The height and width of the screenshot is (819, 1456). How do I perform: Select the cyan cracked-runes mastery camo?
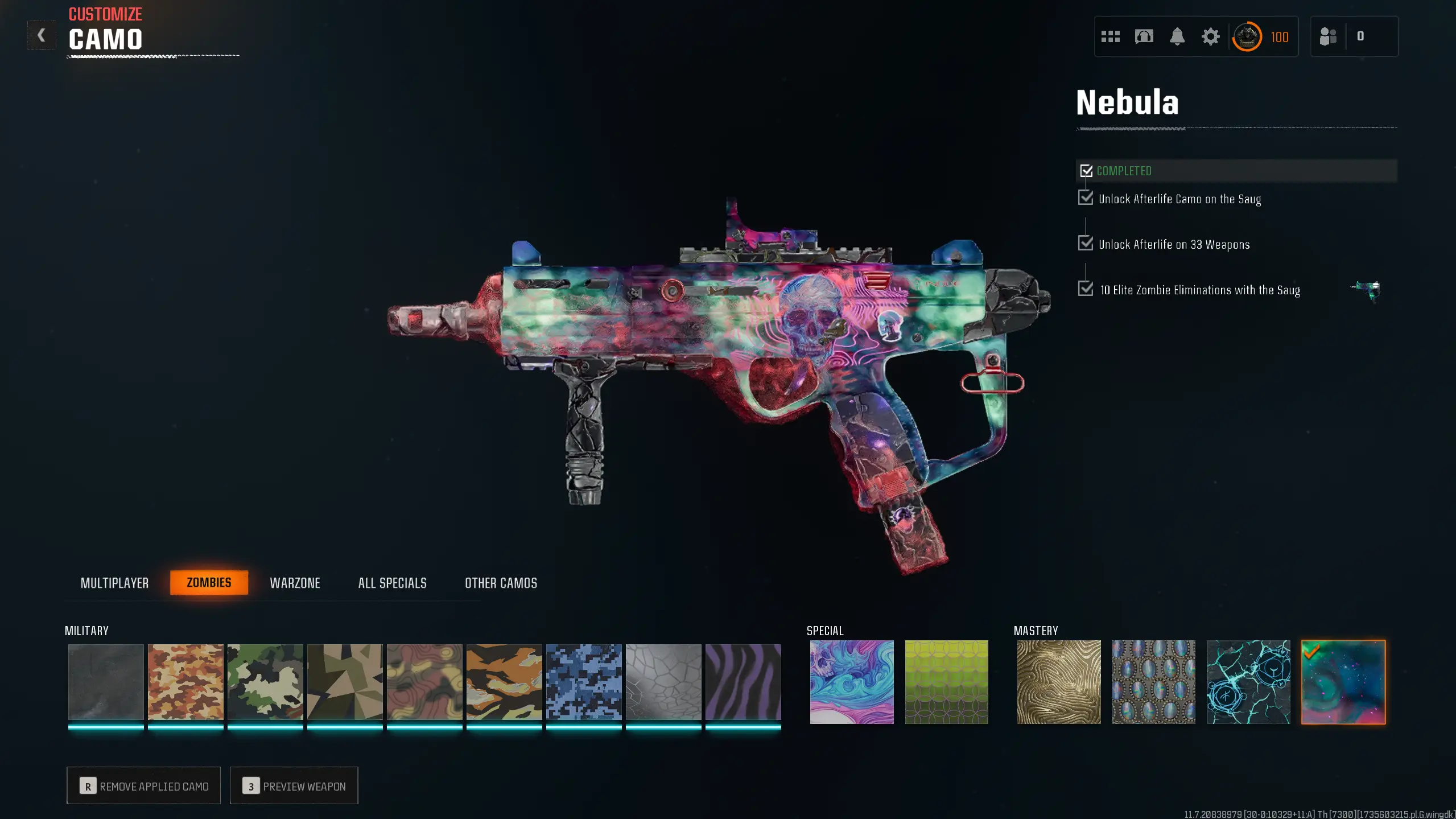(x=1248, y=682)
